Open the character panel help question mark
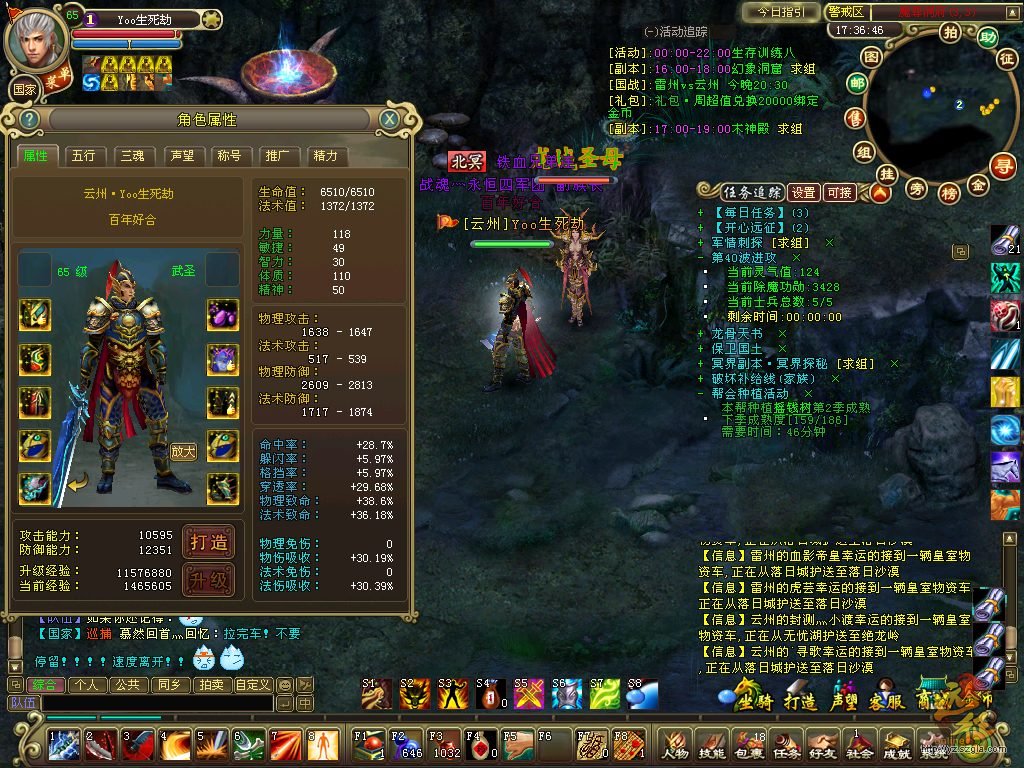 29,120
